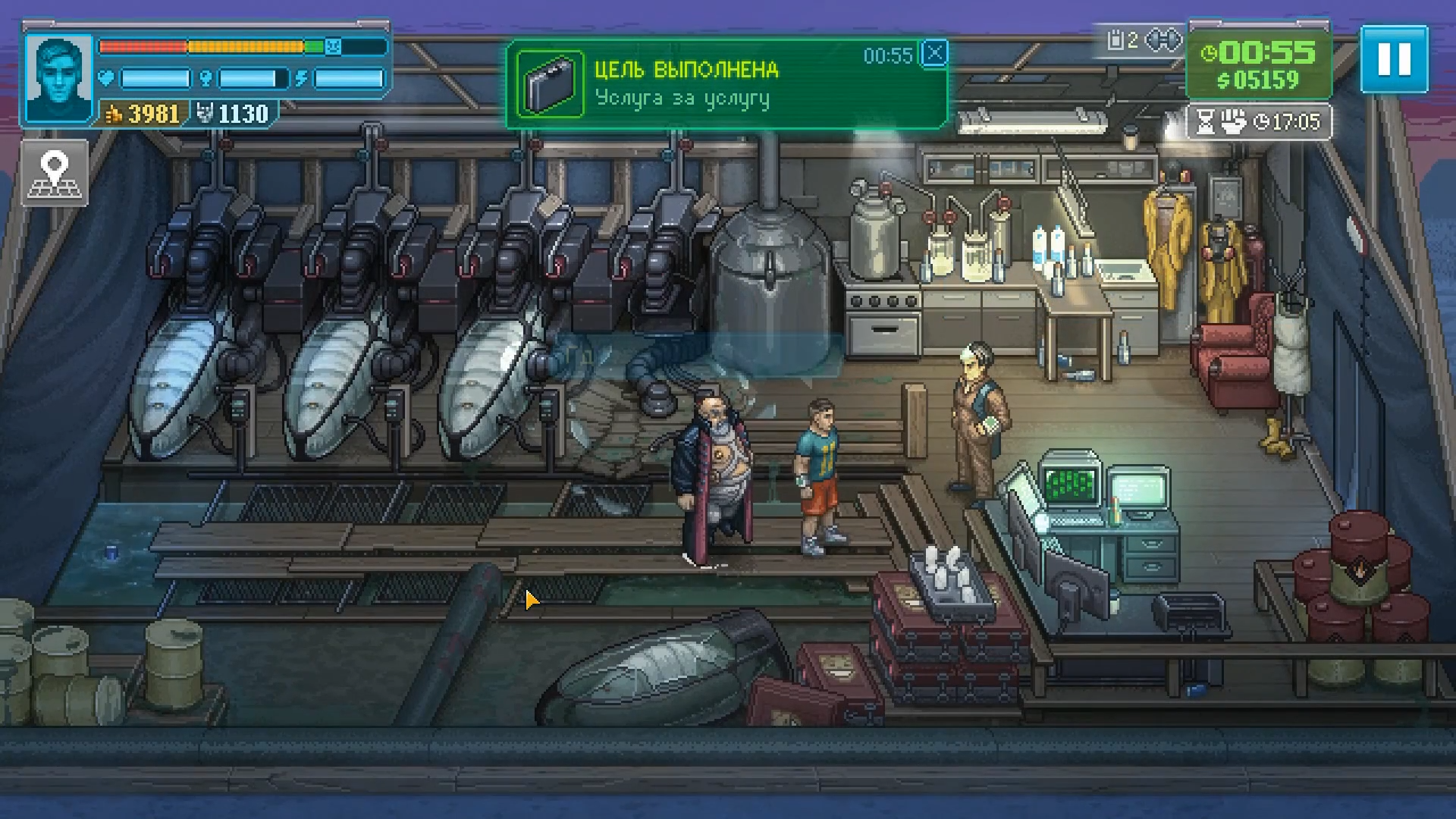Open the upcoming fight reminder at 17:05
The image size is (1456, 819).
pos(1259,122)
